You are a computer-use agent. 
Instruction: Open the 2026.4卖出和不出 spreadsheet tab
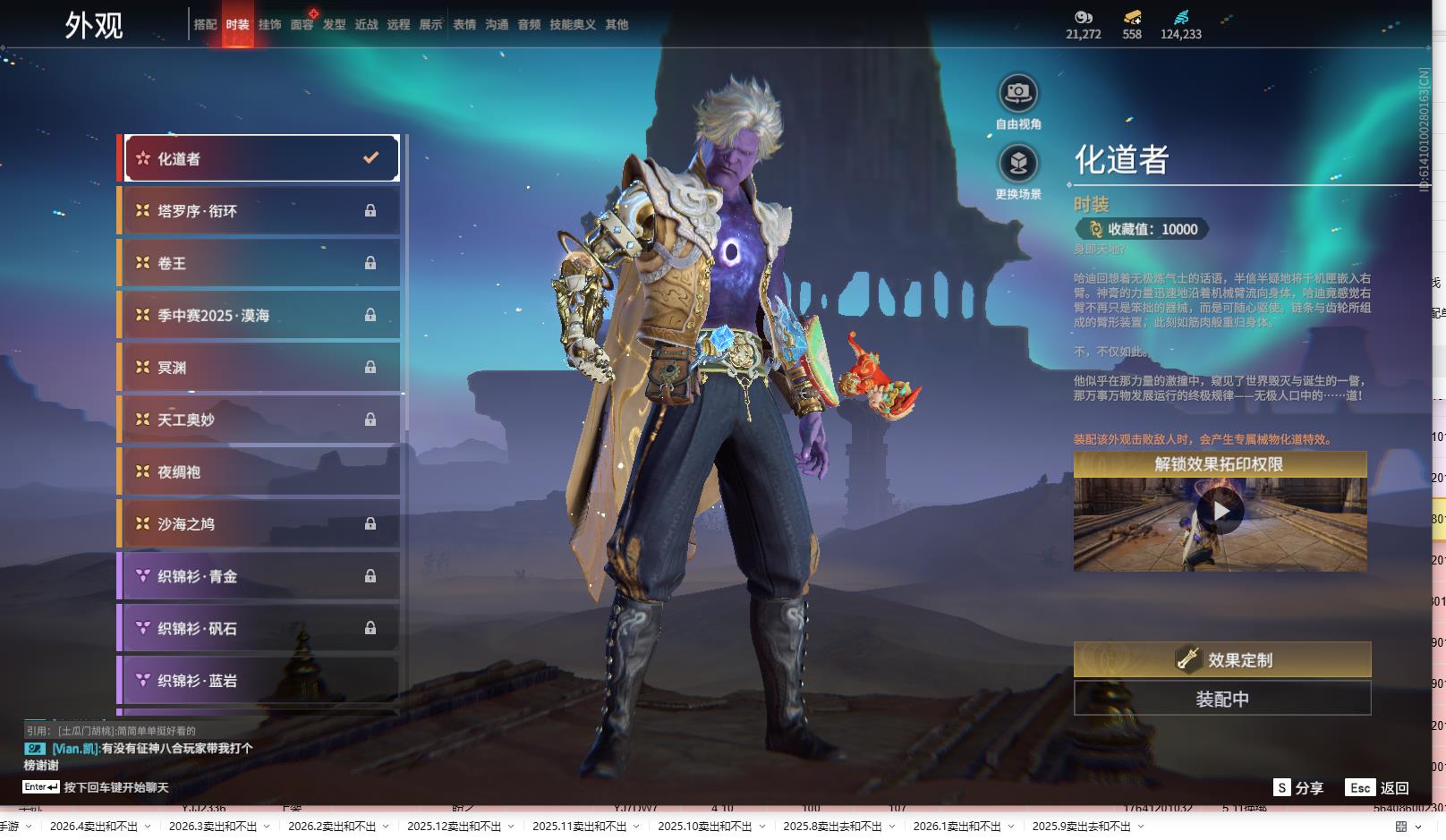coord(94,827)
